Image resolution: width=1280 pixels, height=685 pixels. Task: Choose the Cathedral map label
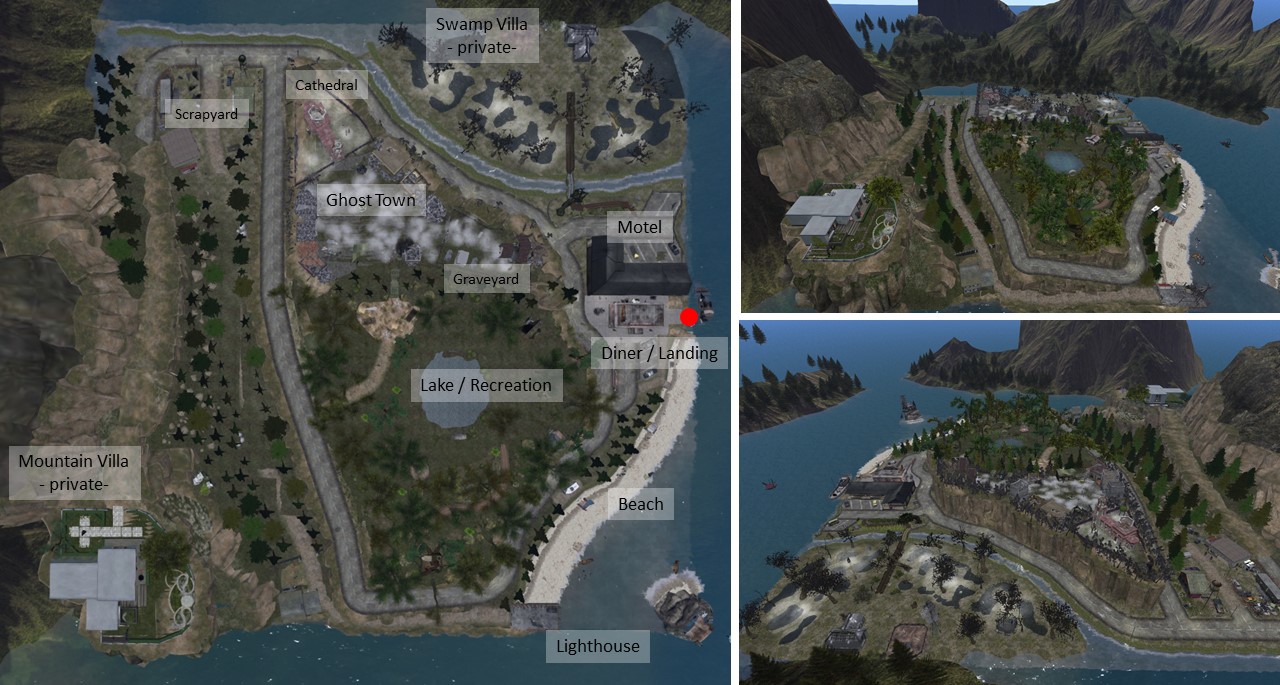pos(326,85)
